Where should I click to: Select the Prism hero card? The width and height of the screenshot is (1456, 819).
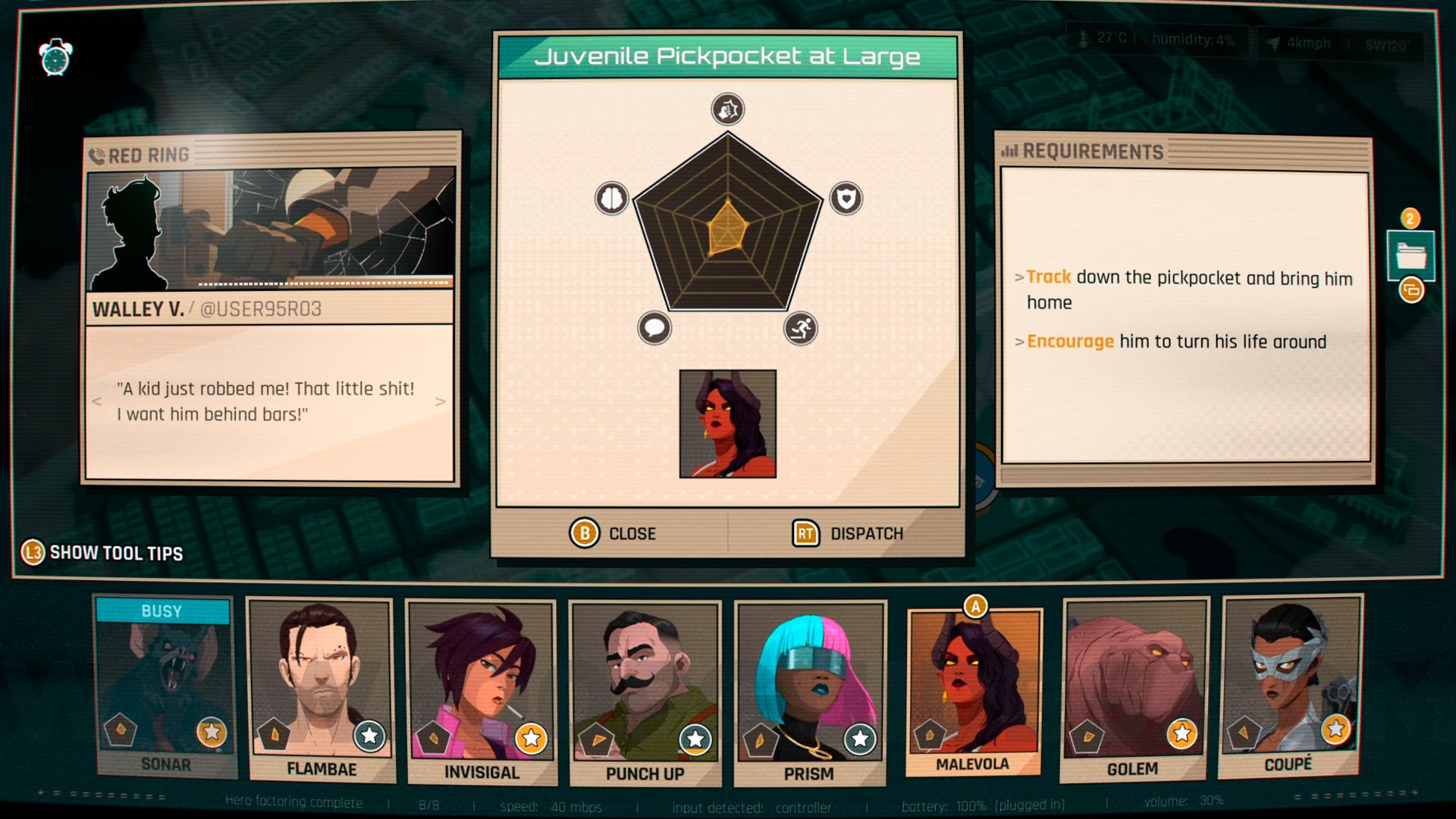click(x=809, y=692)
